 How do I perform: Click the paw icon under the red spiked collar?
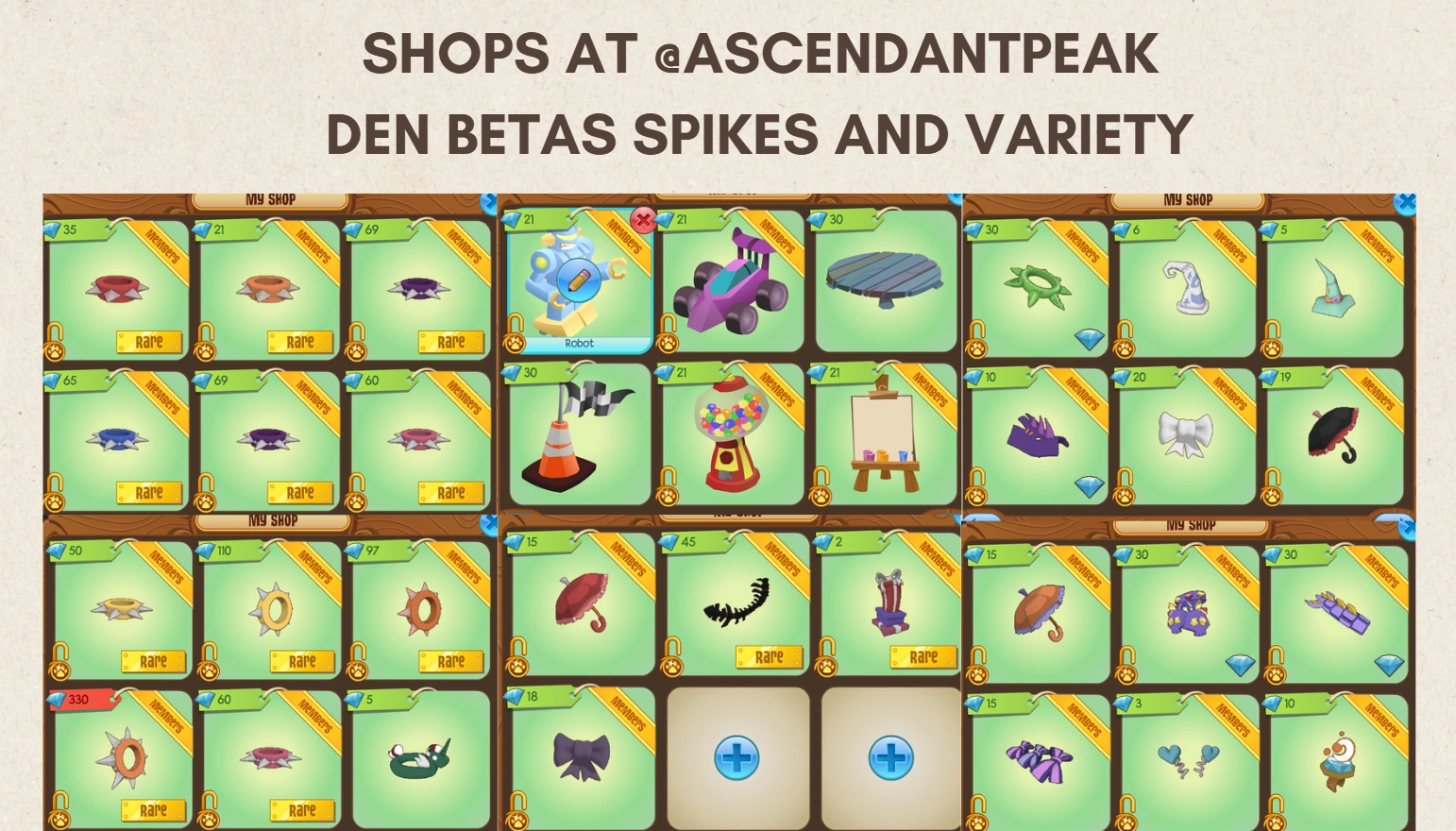[57, 351]
